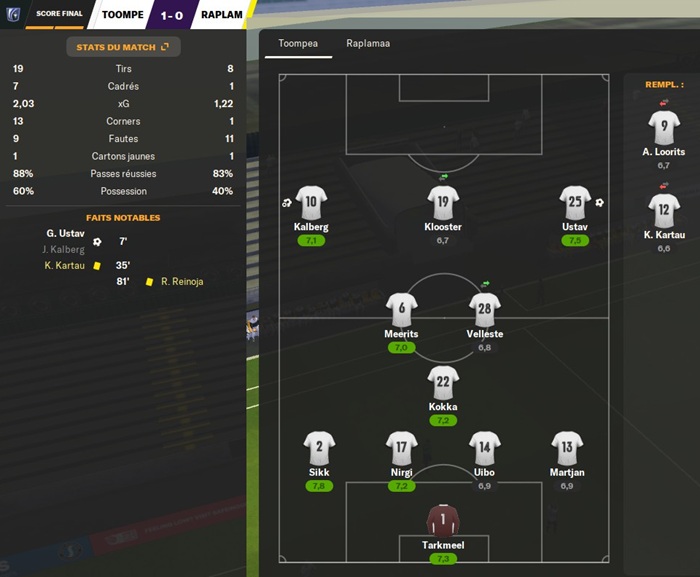The image size is (700, 577).
Task: Select centre-back Uibo number 14
Action: [x=485, y=449]
